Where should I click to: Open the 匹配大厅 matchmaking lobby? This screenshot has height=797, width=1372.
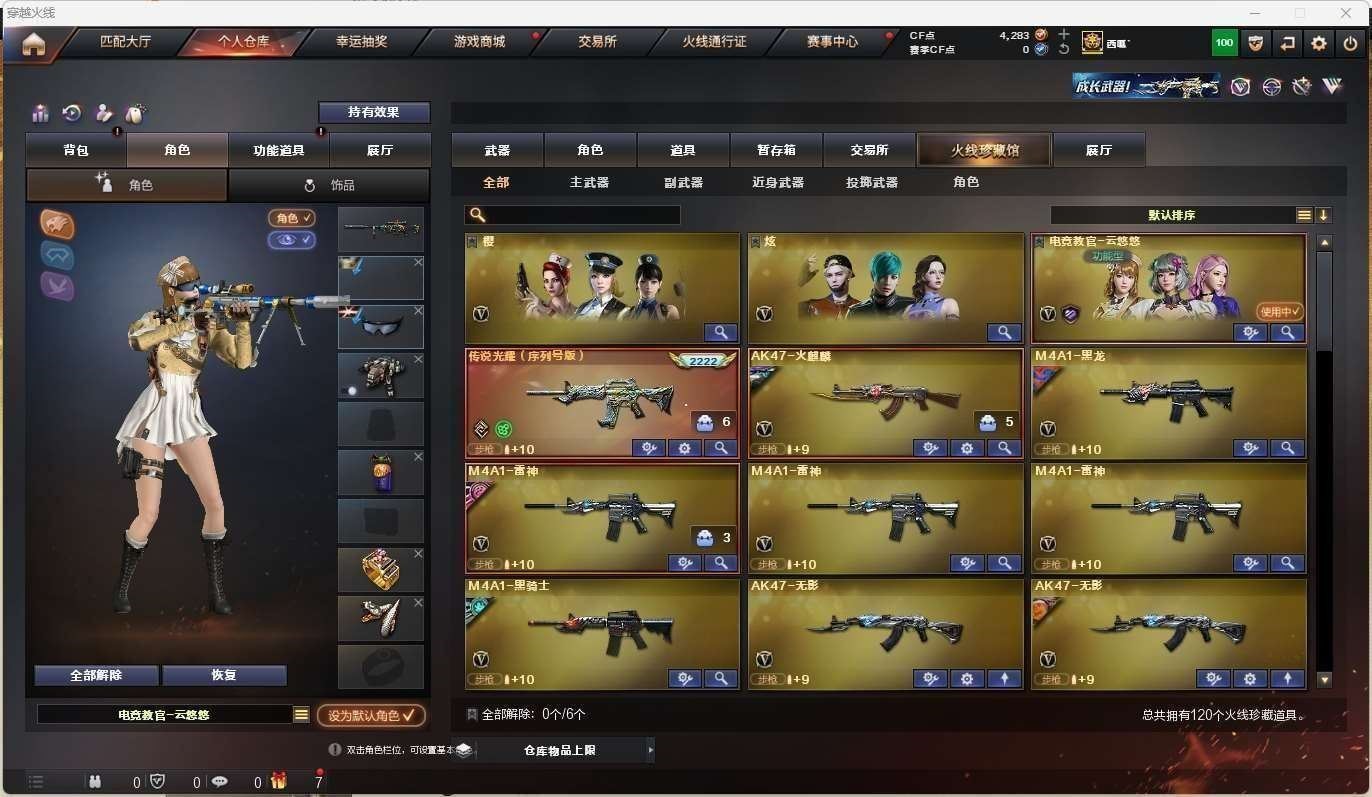click(125, 42)
